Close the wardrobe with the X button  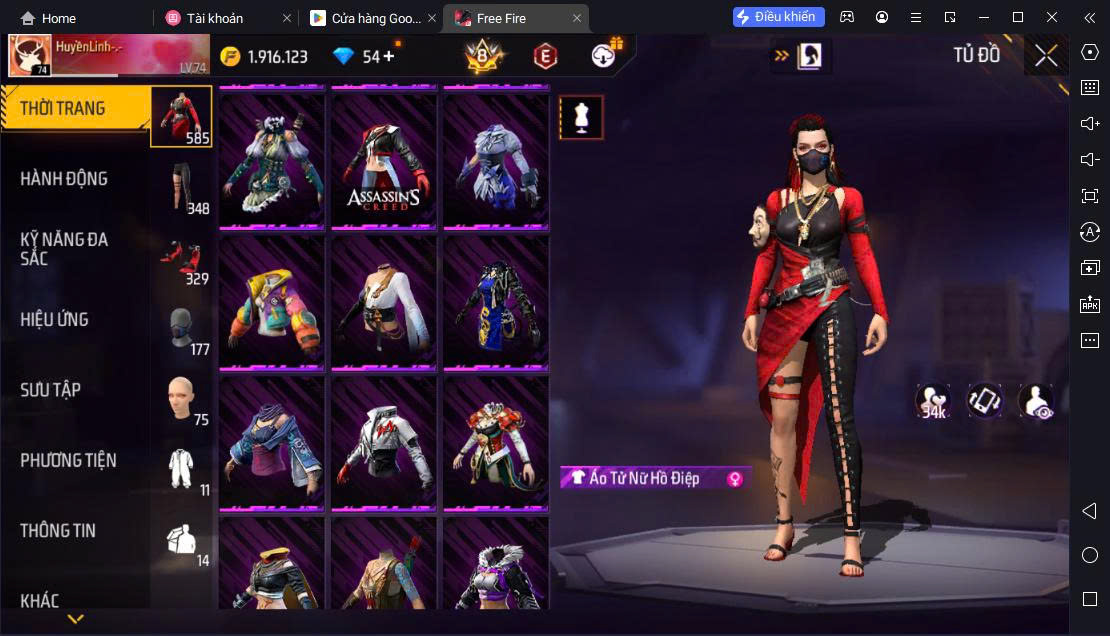pyautogui.click(x=1046, y=56)
